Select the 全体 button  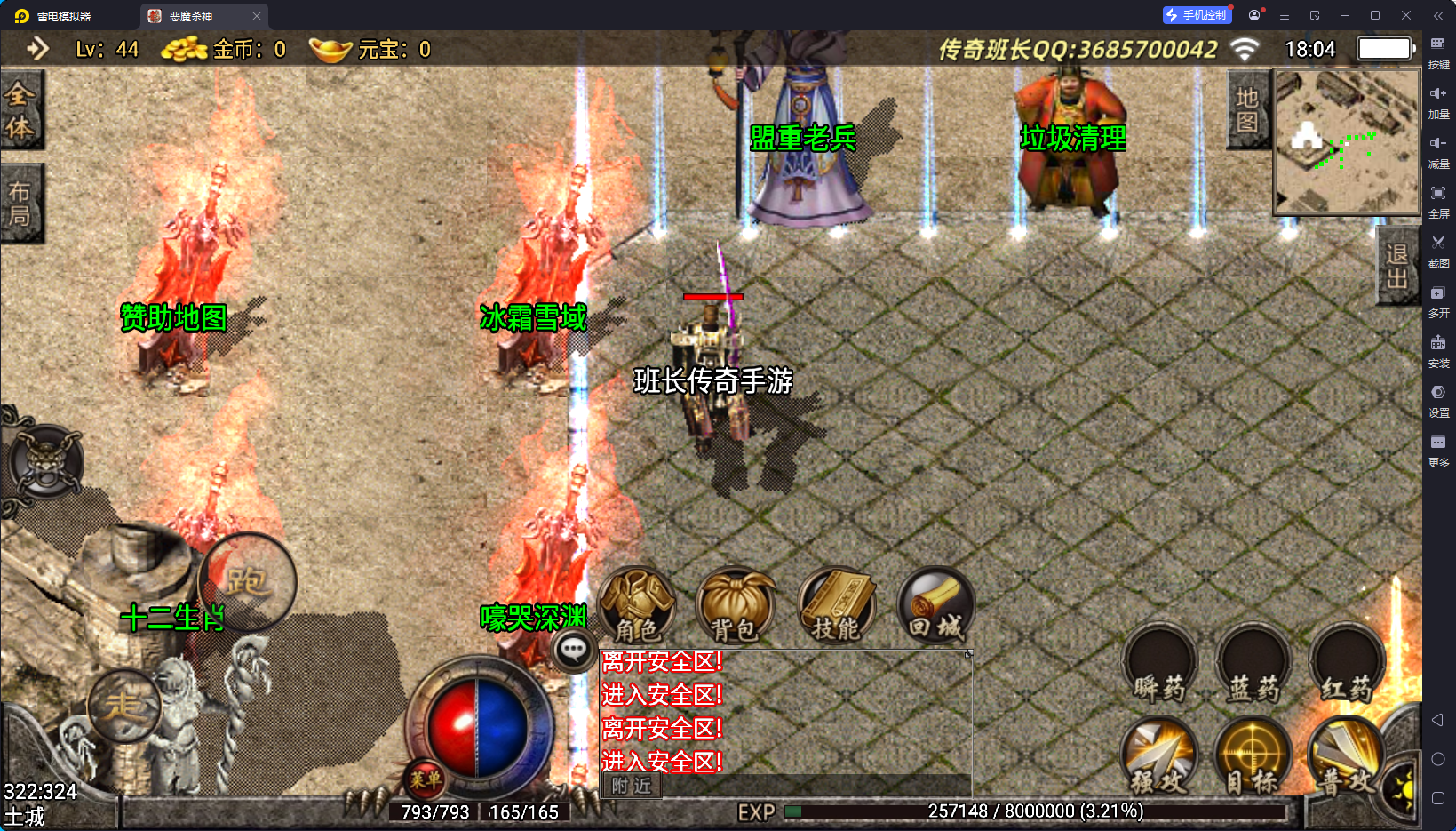click(20, 110)
